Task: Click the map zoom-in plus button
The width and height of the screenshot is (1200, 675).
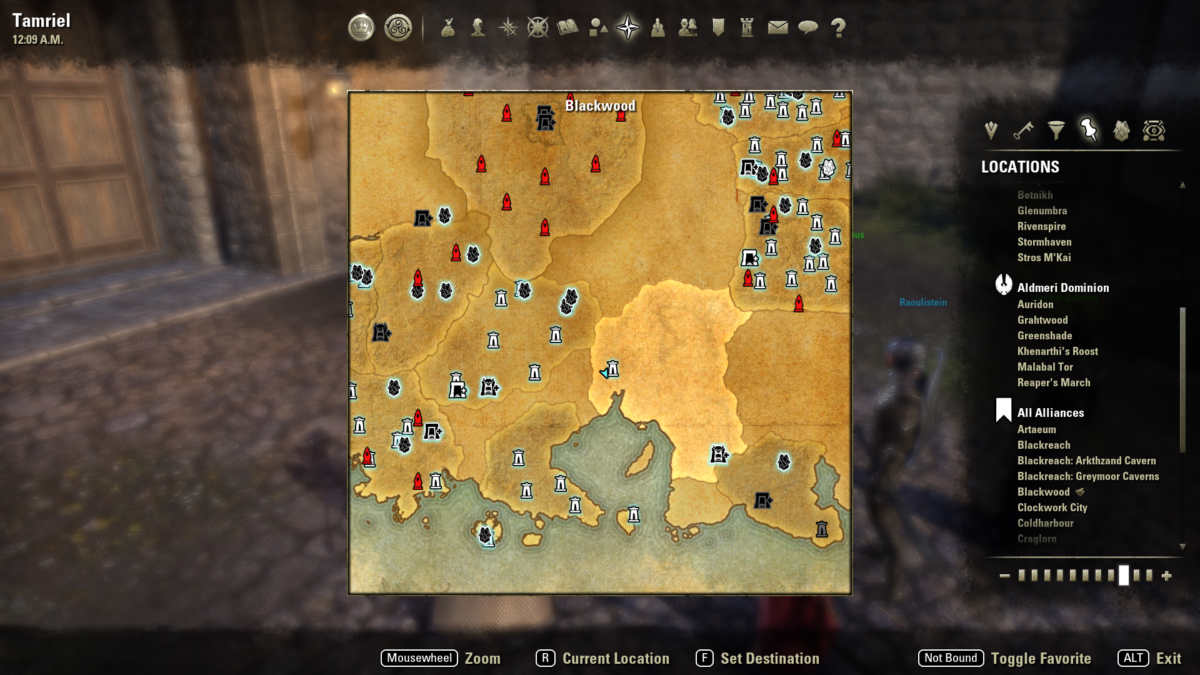Action: click(1166, 576)
